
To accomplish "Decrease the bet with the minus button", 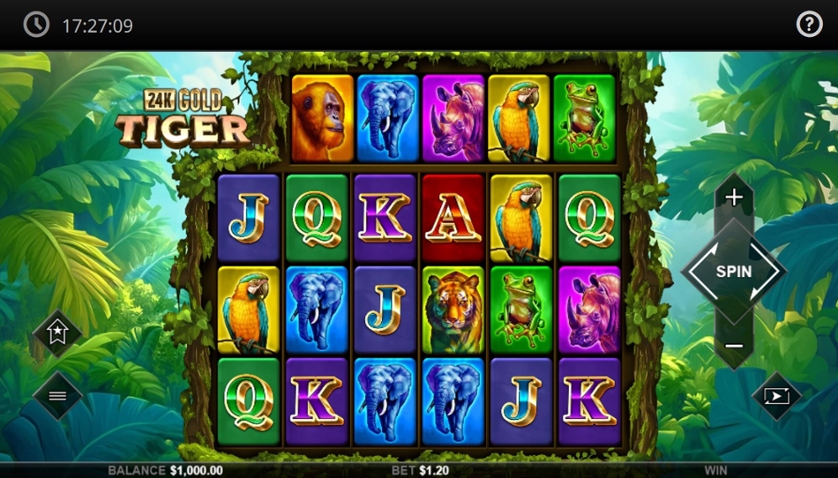I will [x=734, y=346].
